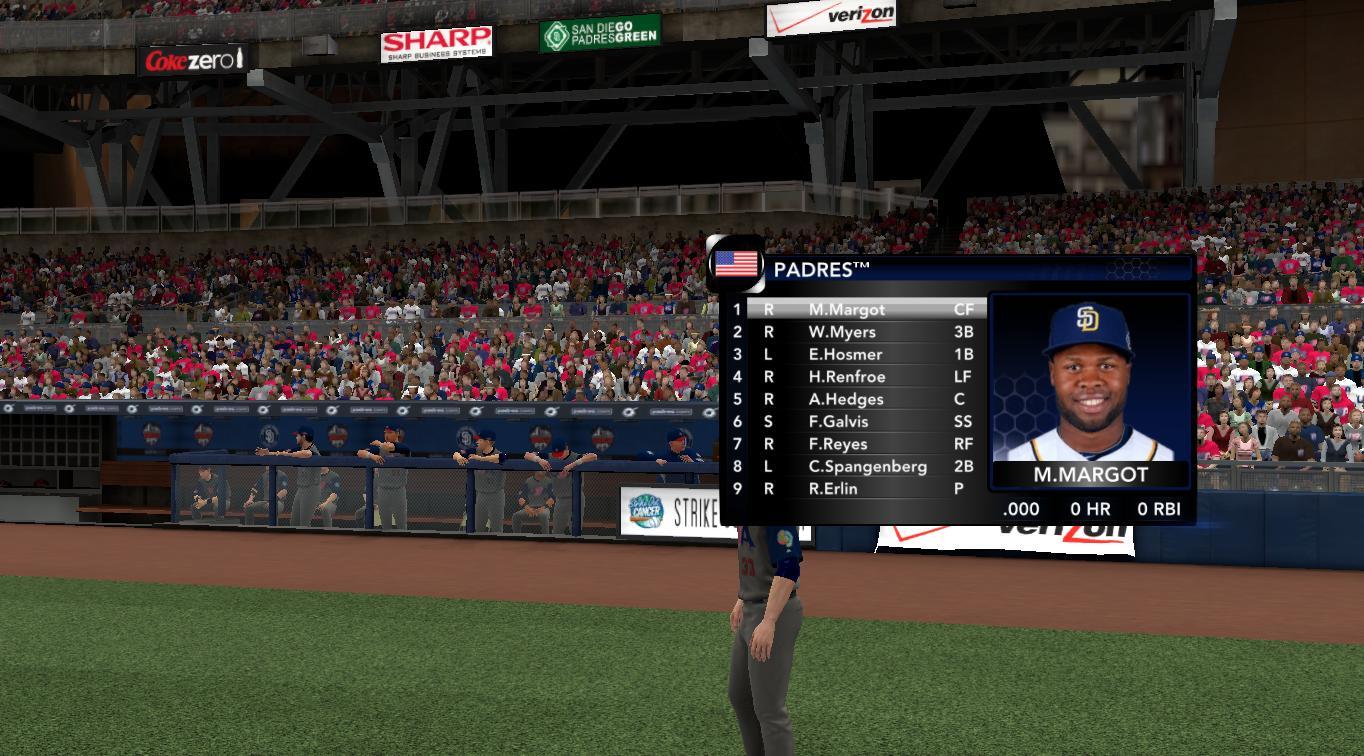
Task: Pick catcher A.Hedges from the lineup
Action: point(846,399)
